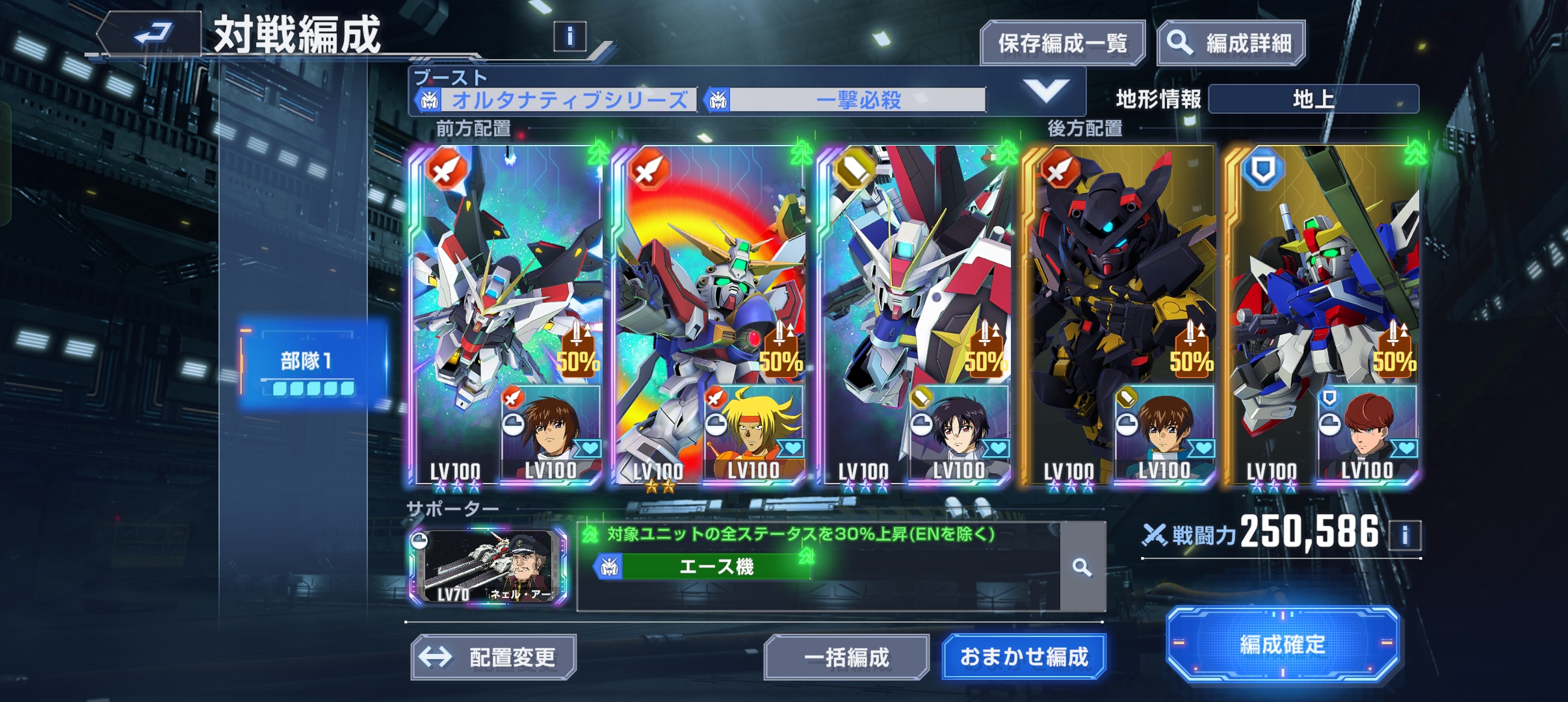Viewport: 1568px width, 702px height.
Task: Inspect supporter effect with magnifier button
Action: point(1082,567)
